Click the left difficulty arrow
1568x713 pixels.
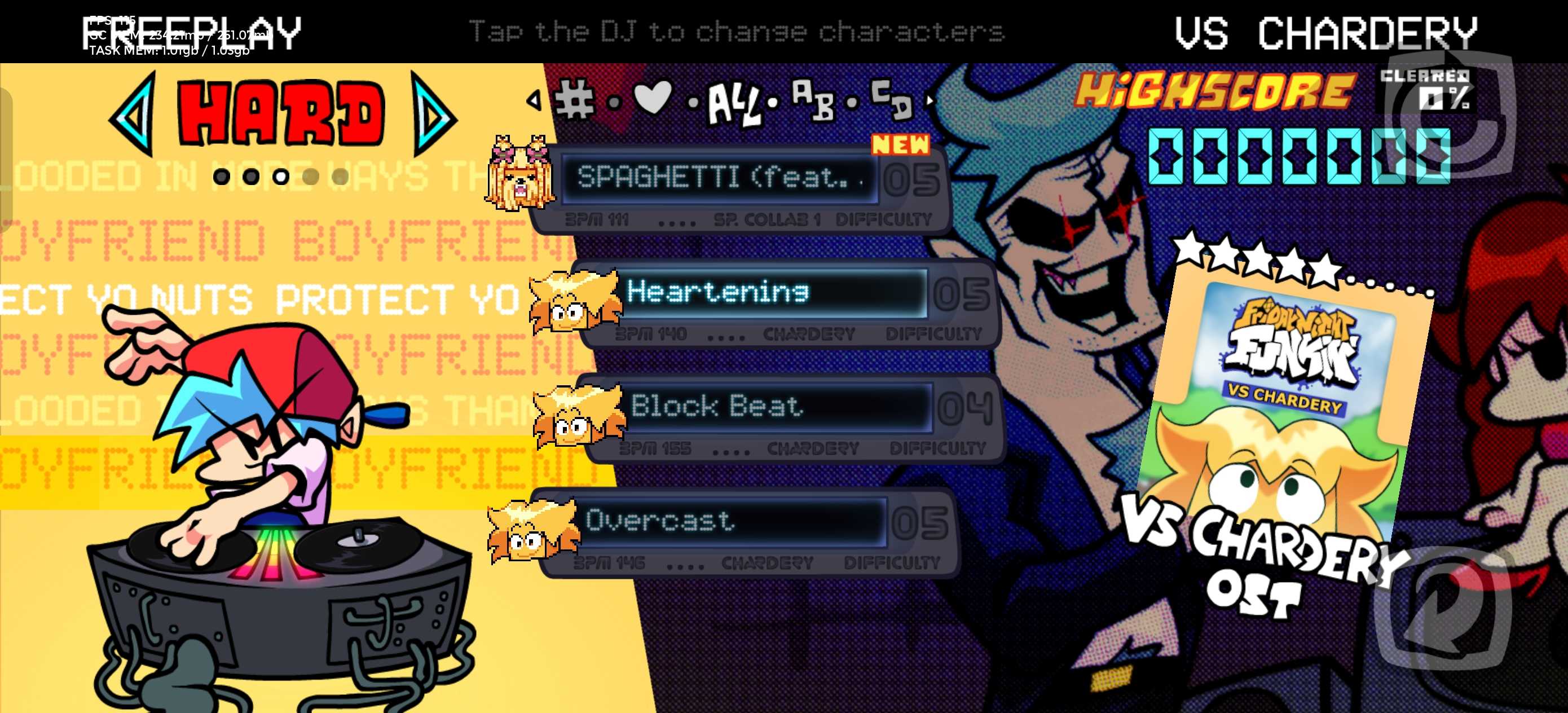pyautogui.click(x=133, y=114)
